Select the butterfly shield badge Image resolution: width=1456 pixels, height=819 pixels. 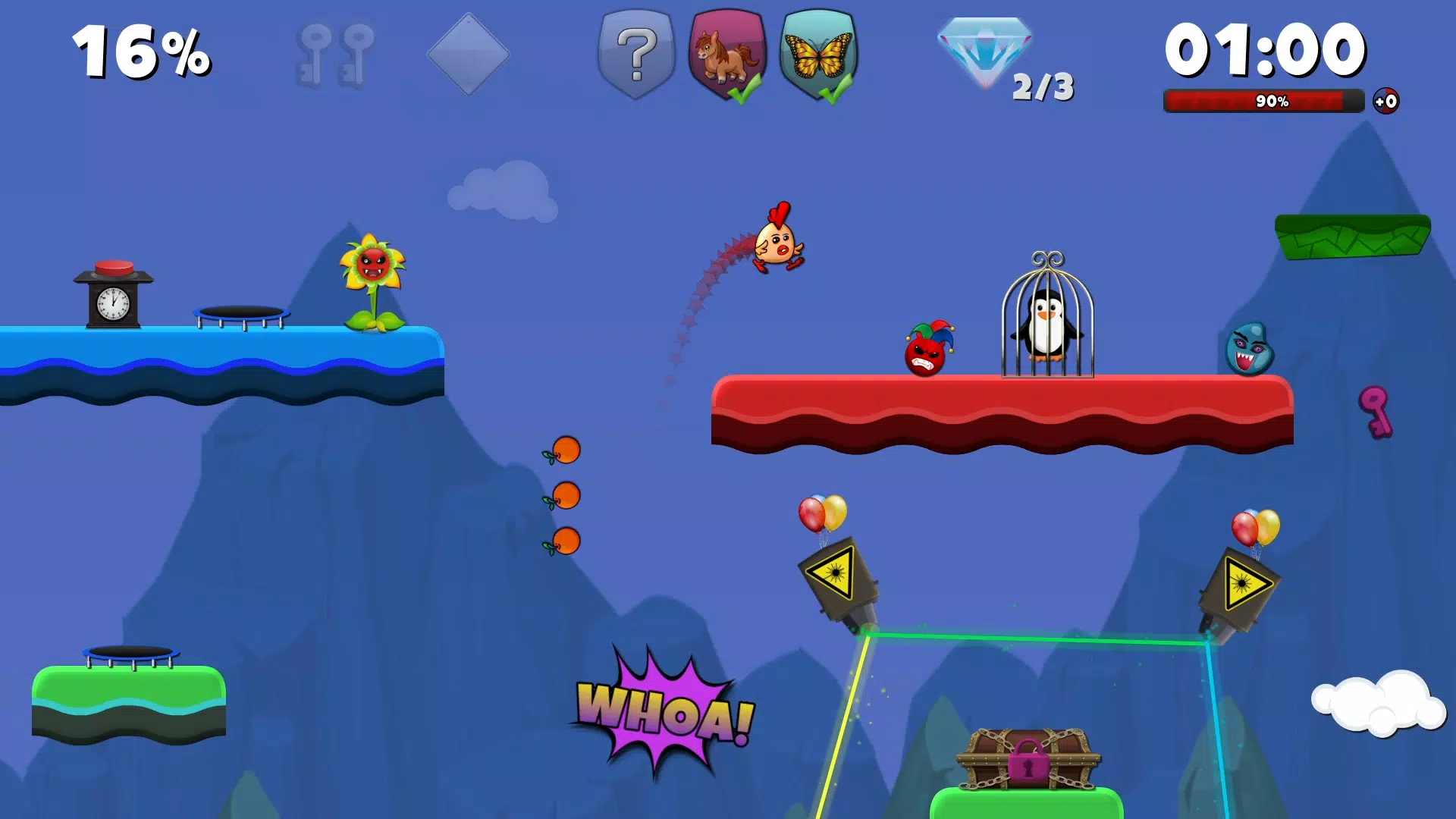(817, 53)
